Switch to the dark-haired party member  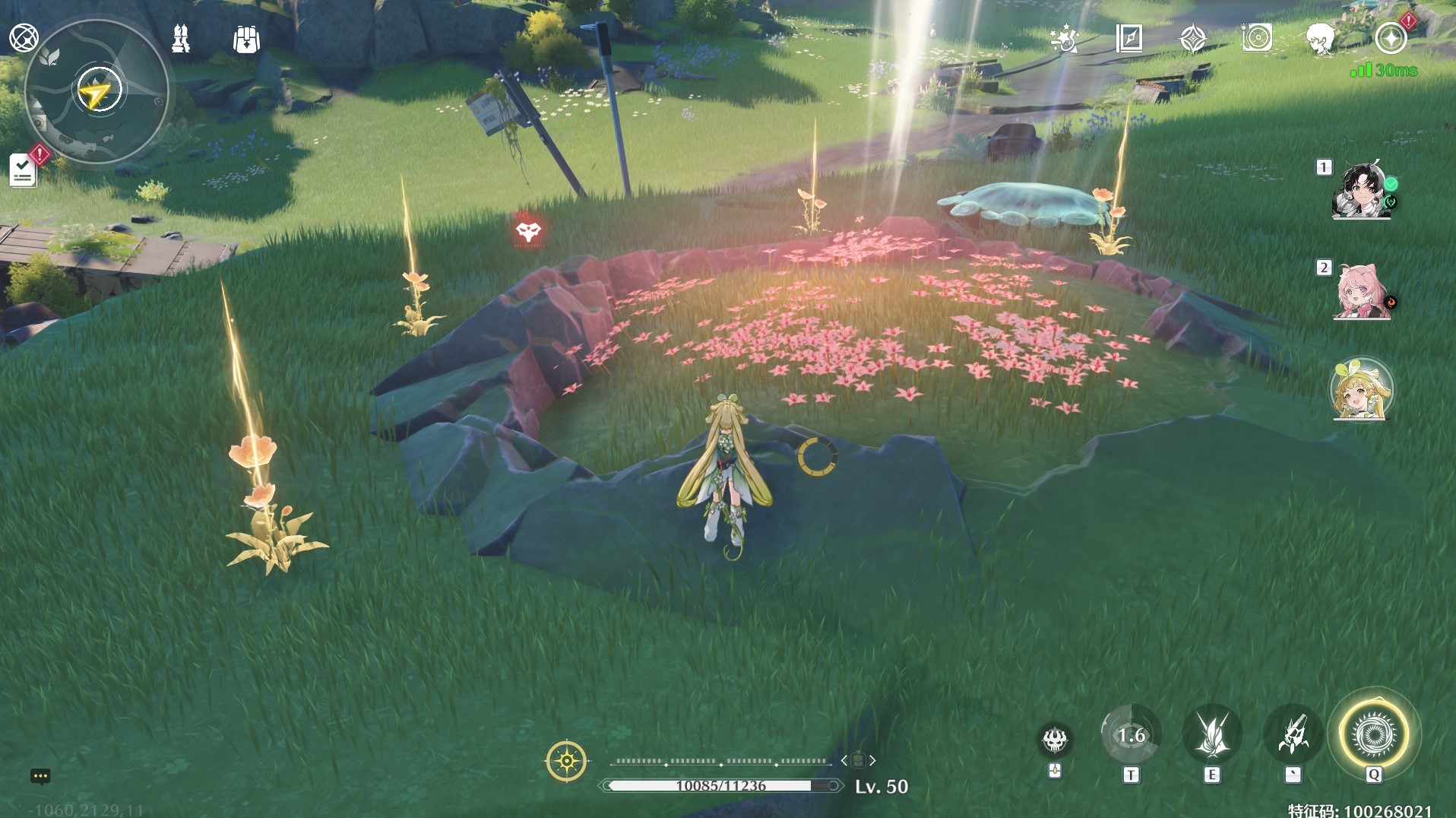[x=1362, y=191]
